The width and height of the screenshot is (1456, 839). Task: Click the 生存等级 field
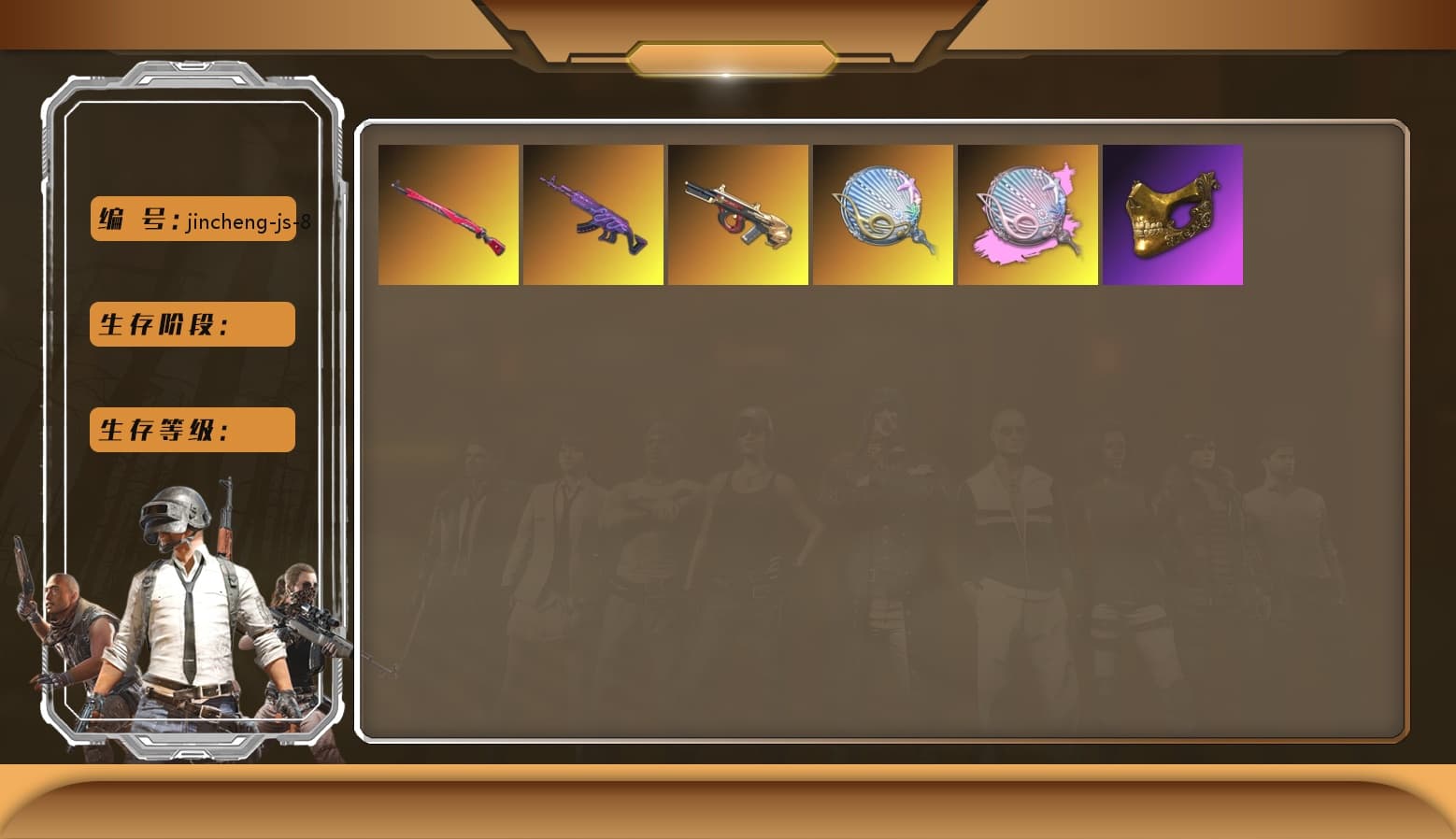pyautogui.click(x=192, y=430)
